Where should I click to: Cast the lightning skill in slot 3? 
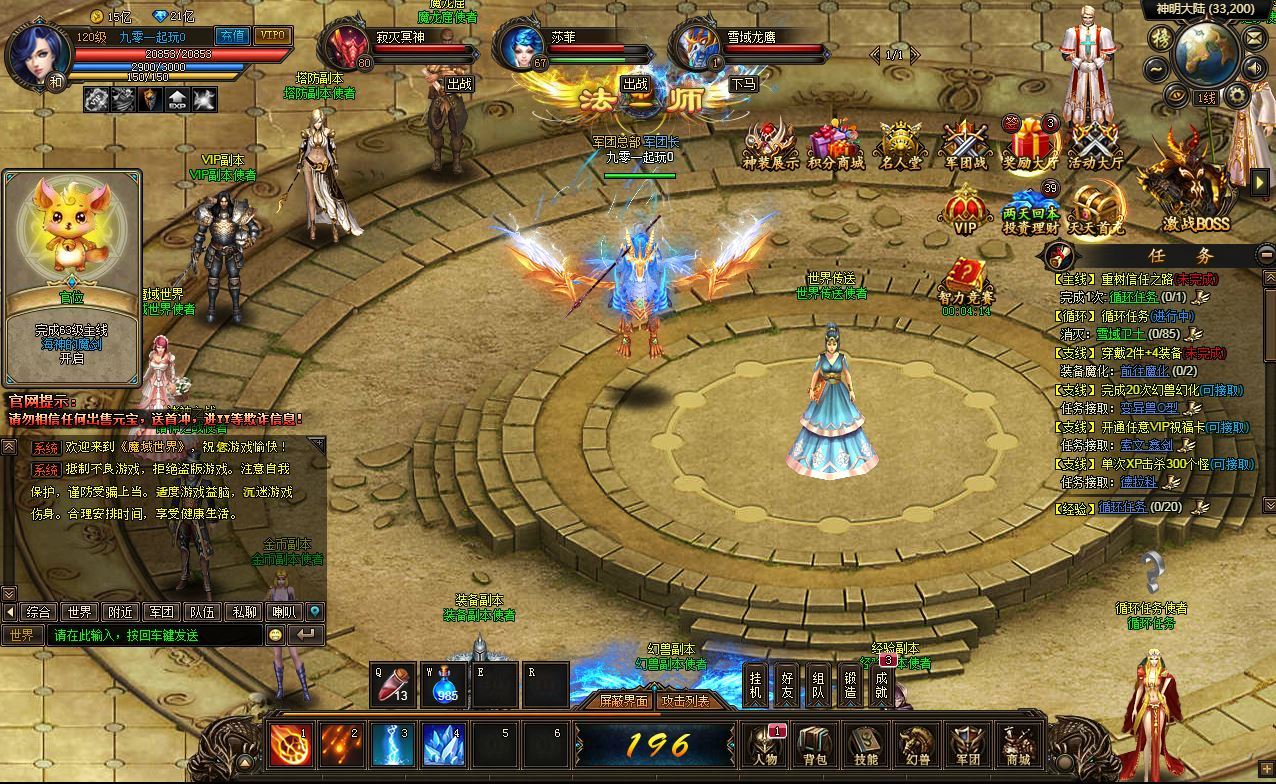pyautogui.click(x=393, y=745)
